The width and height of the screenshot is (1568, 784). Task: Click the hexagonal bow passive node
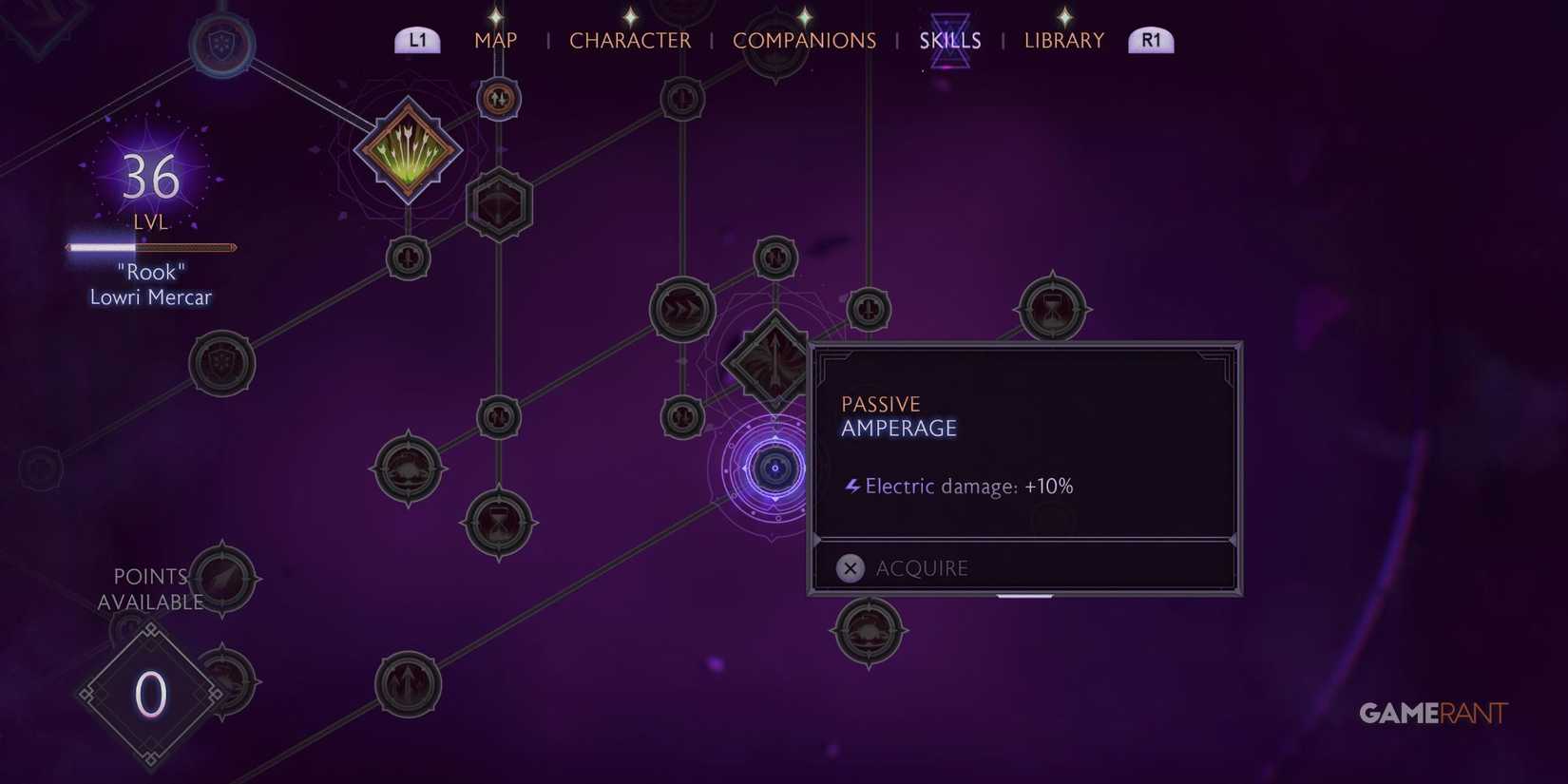coord(498,202)
